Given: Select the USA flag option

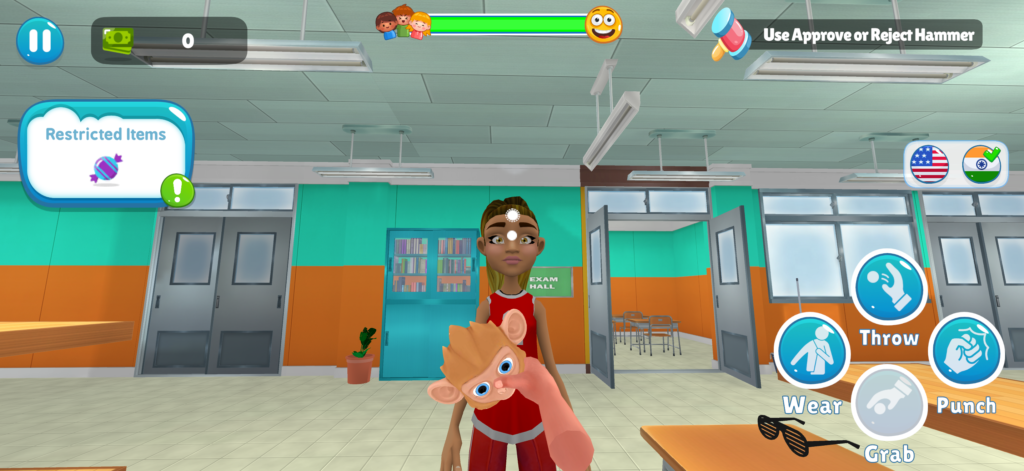Looking at the screenshot, I should pyautogui.click(x=929, y=164).
